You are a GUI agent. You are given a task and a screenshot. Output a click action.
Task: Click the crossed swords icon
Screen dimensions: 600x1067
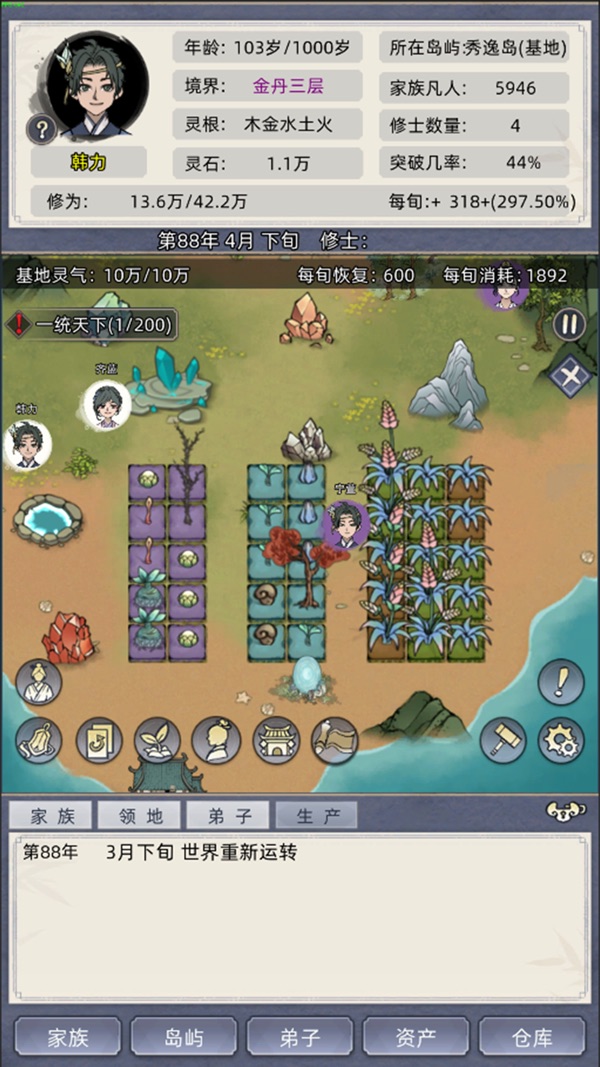pyautogui.click(x=570, y=378)
